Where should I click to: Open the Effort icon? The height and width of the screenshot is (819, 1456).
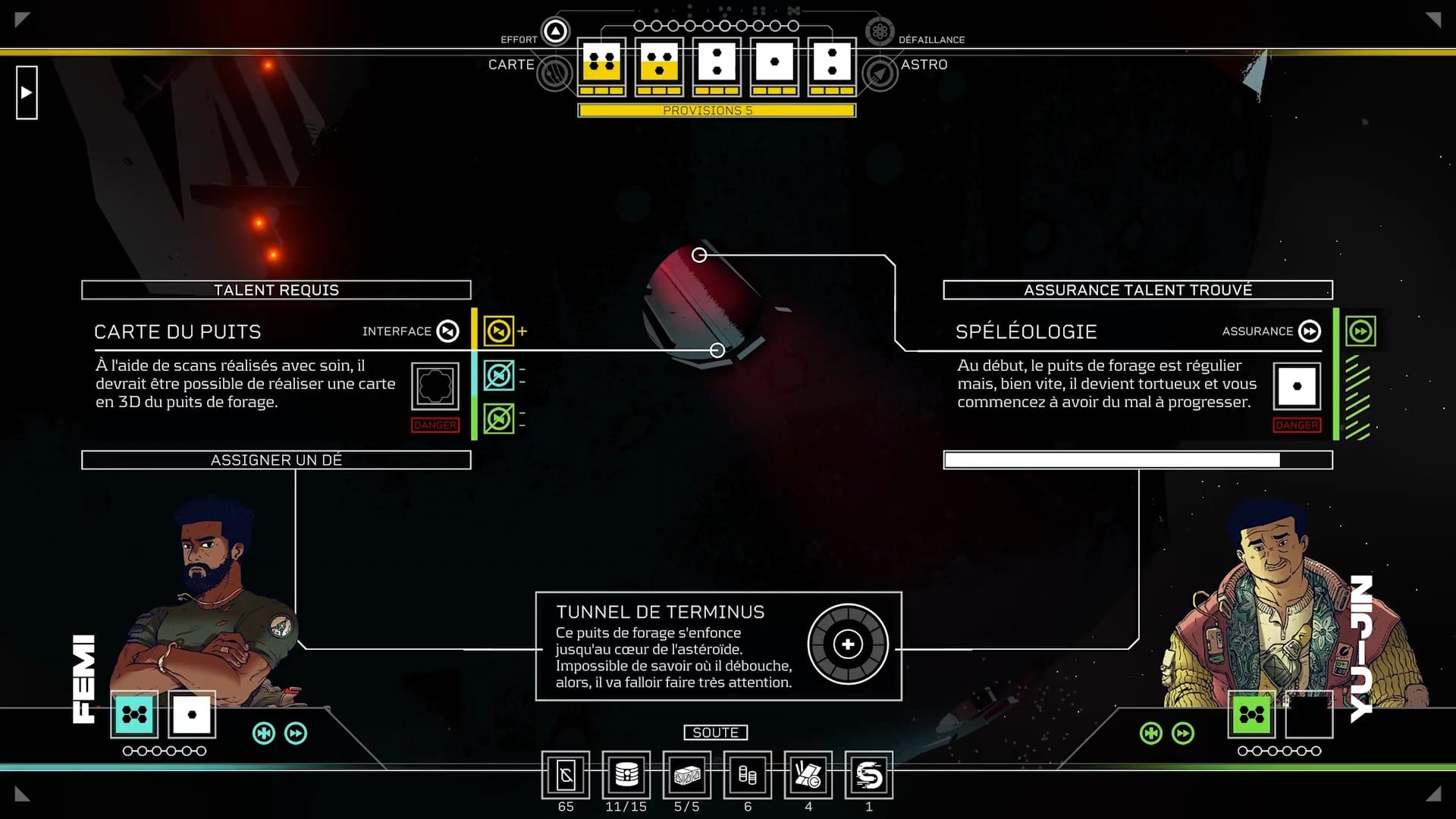(556, 31)
